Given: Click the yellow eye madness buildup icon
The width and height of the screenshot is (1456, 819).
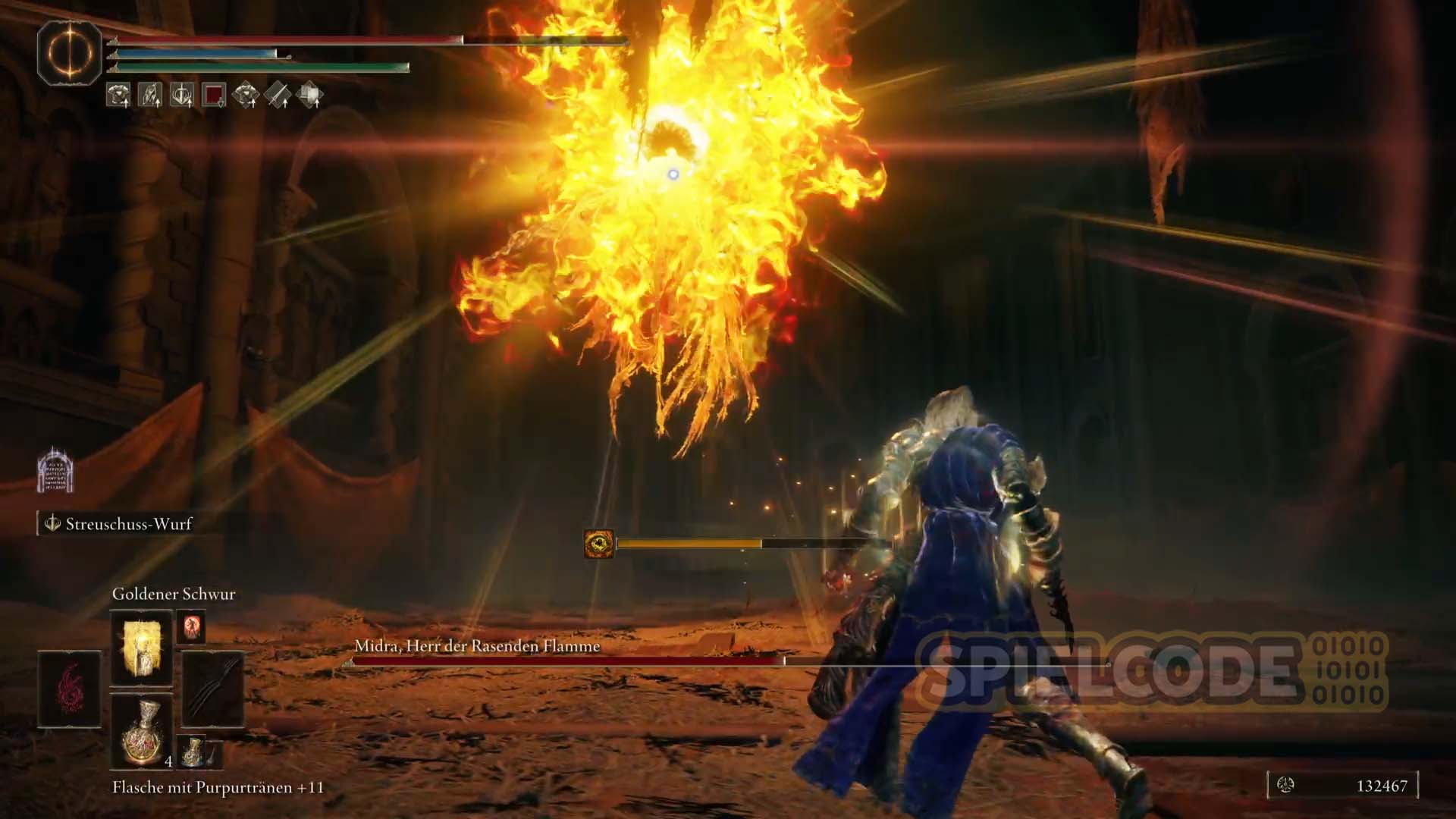Looking at the screenshot, I should 598,544.
